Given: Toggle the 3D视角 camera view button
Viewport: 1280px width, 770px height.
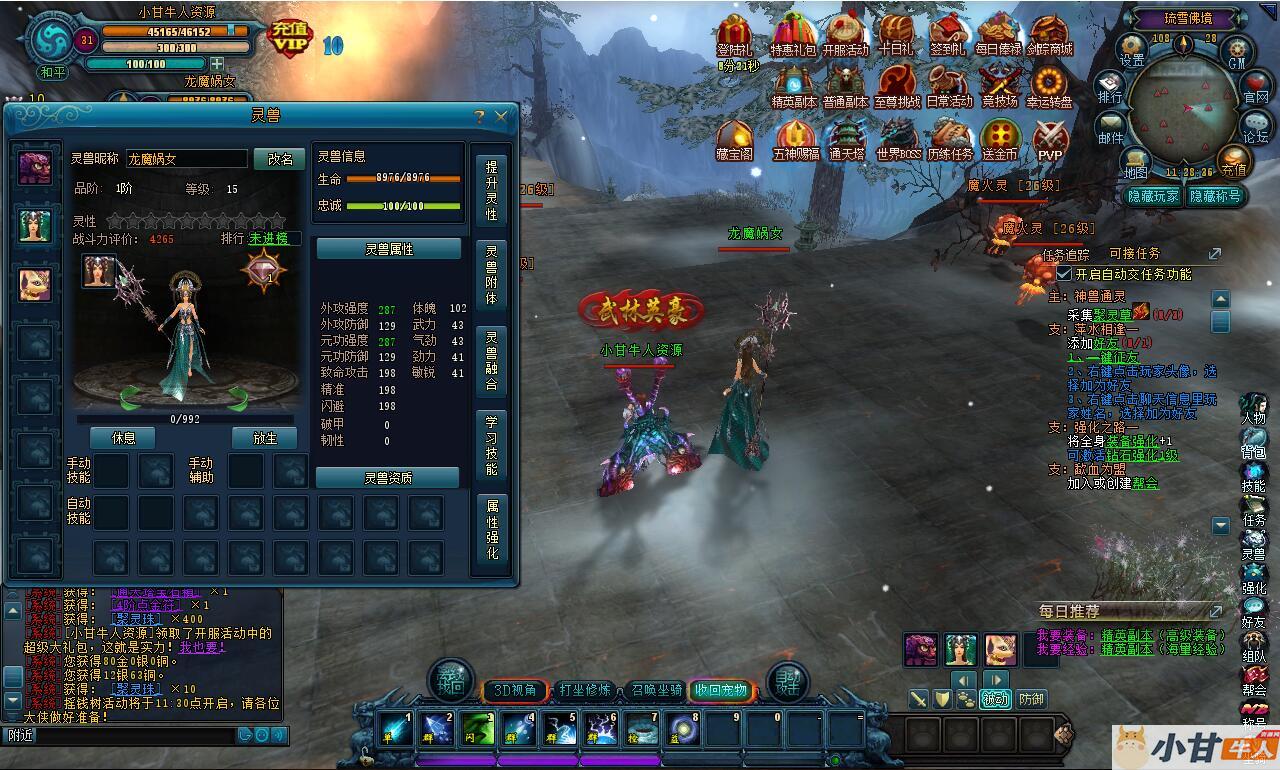Looking at the screenshot, I should (515, 690).
